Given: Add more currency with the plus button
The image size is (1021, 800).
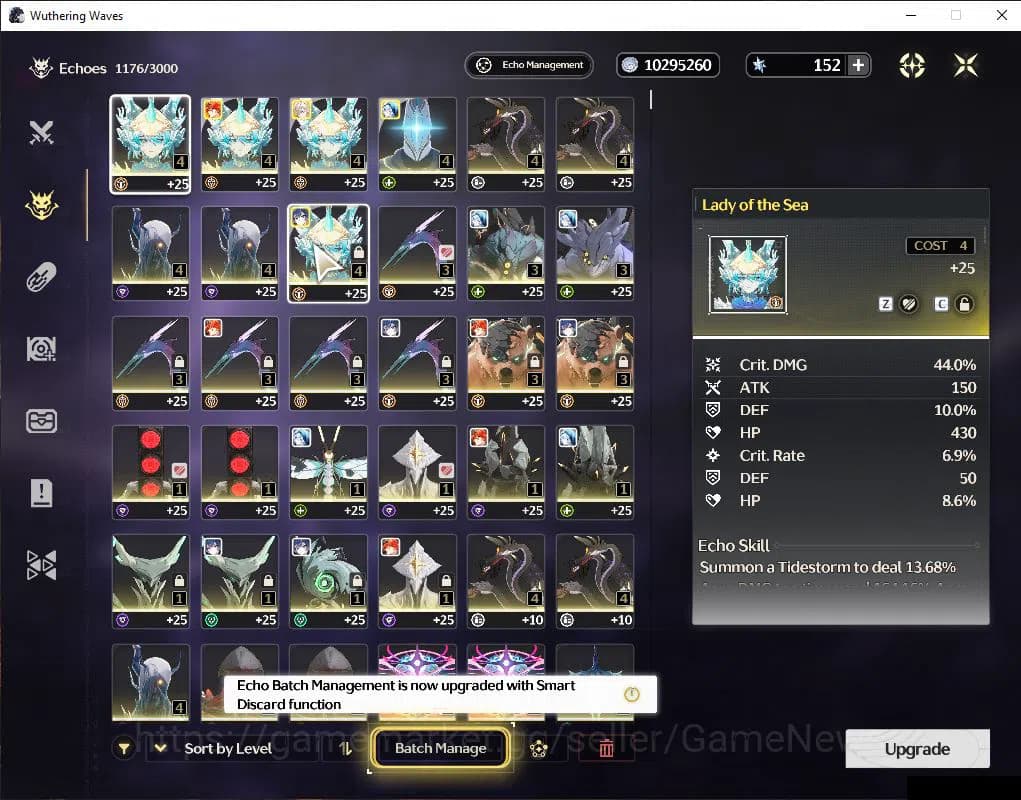Looking at the screenshot, I should pos(858,65).
